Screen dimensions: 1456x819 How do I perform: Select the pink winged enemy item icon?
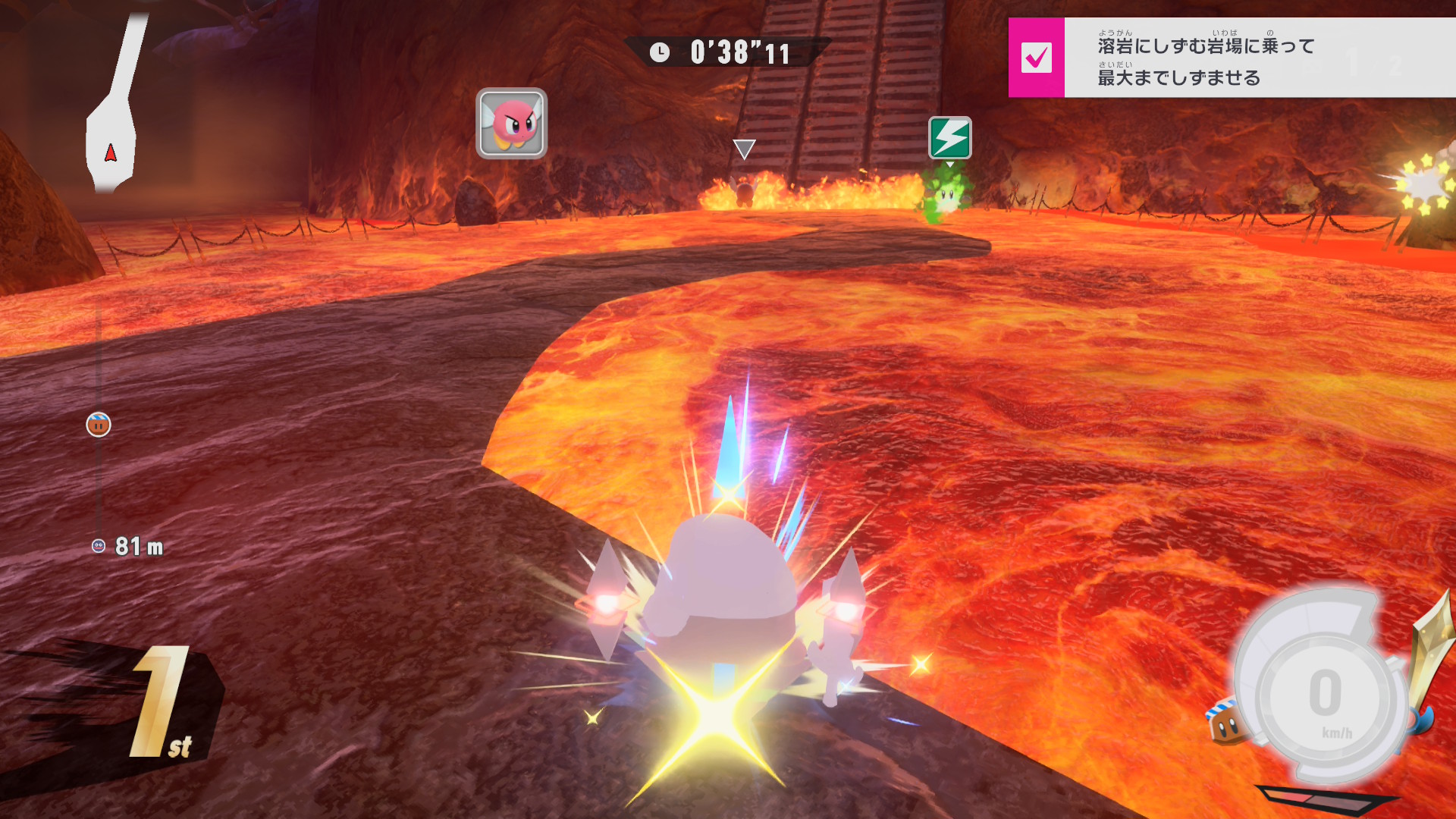[x=511, y=124]
